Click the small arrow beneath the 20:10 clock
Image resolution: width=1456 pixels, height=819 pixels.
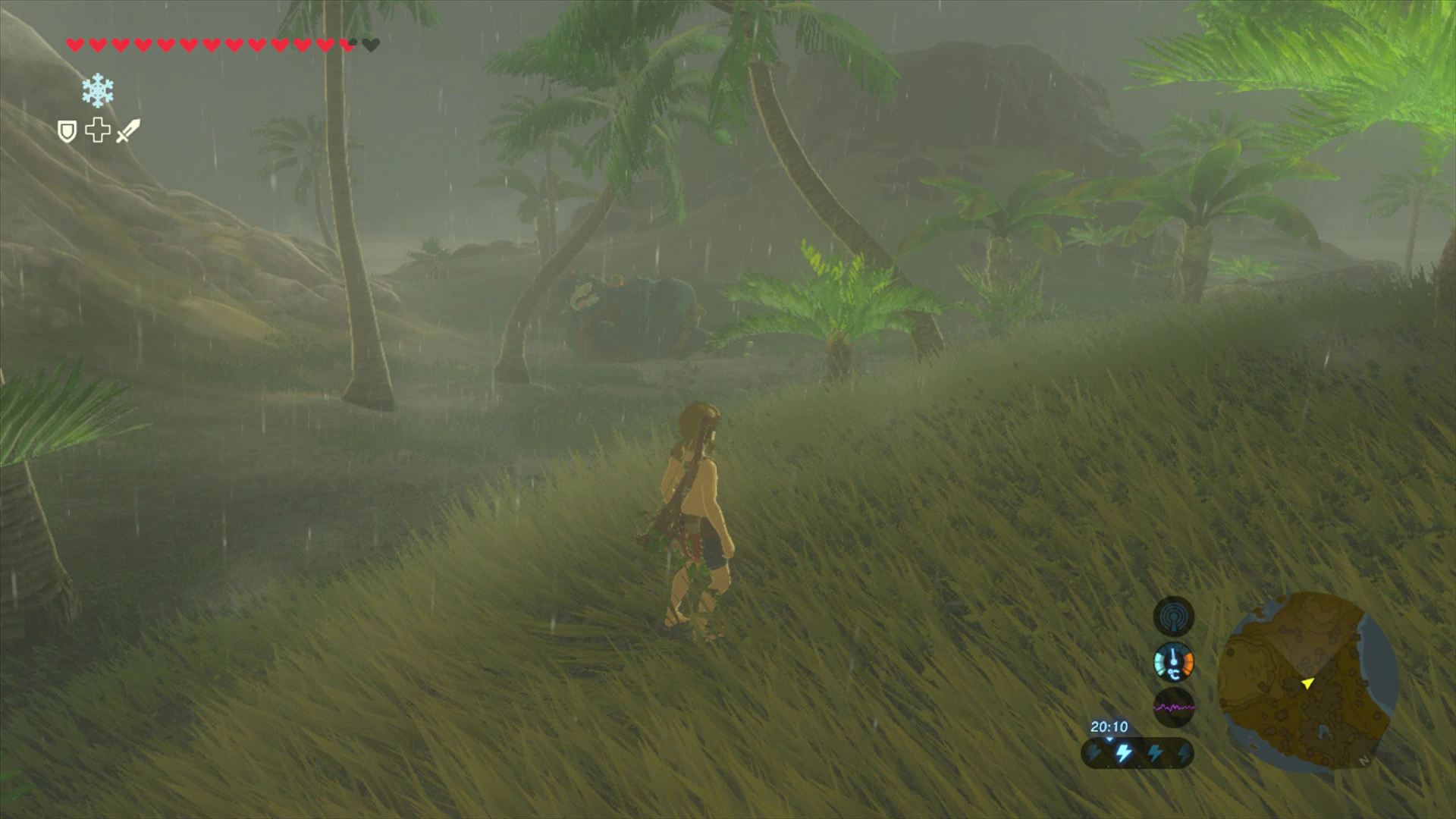point(1109,739)
